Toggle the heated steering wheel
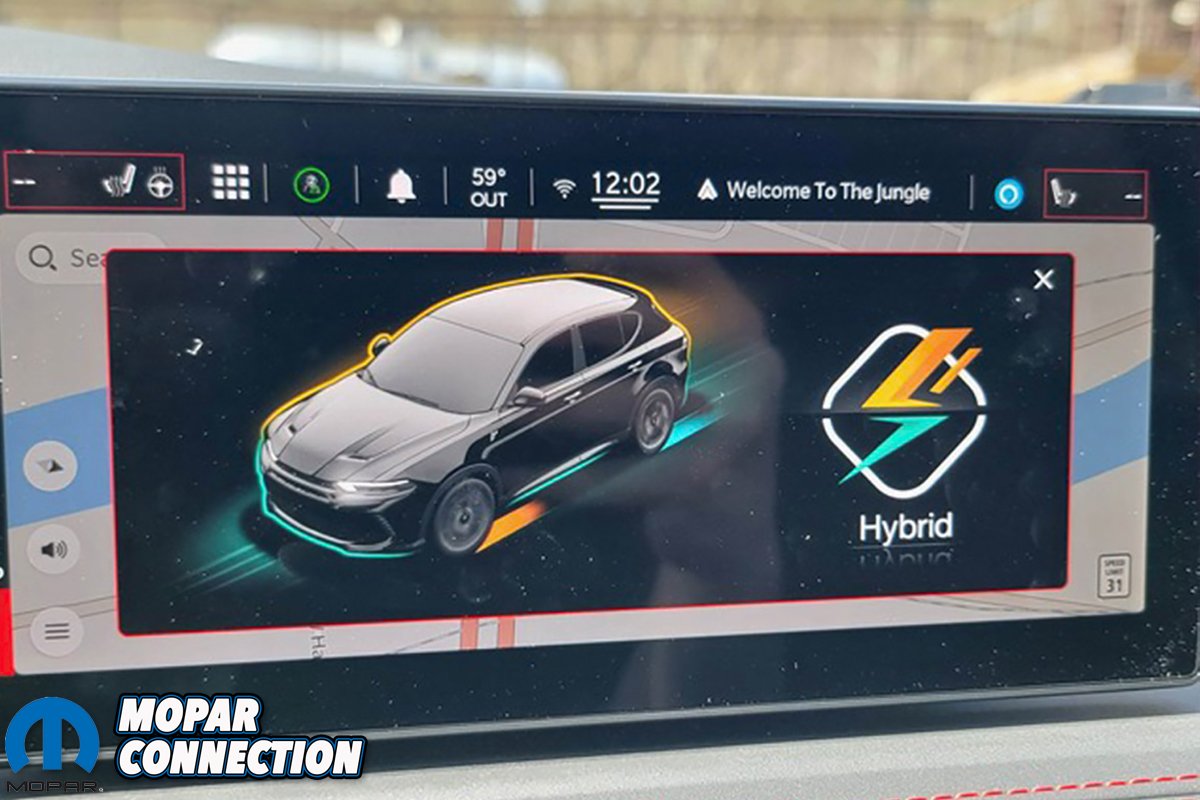Viewport: 1200px width, 800px height. tap(160, 185)
